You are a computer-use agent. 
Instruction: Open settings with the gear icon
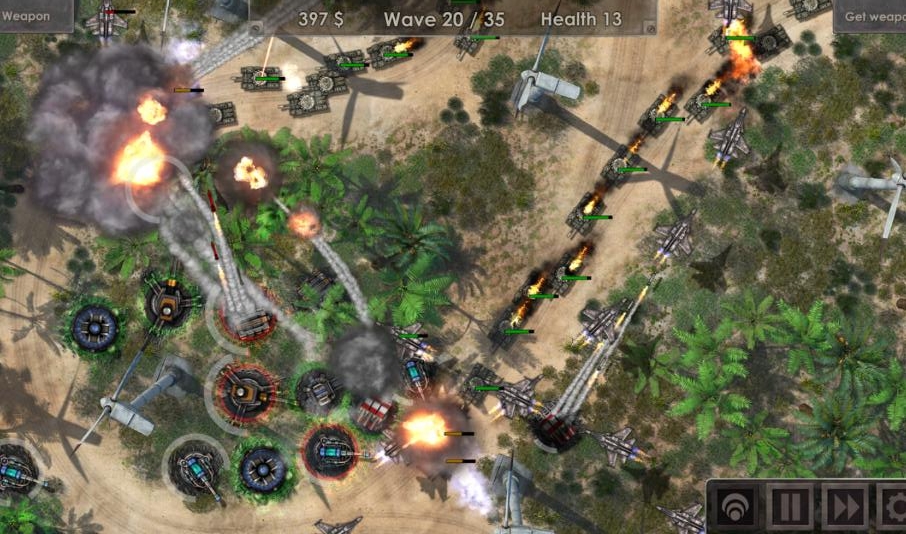click(892, 508)
